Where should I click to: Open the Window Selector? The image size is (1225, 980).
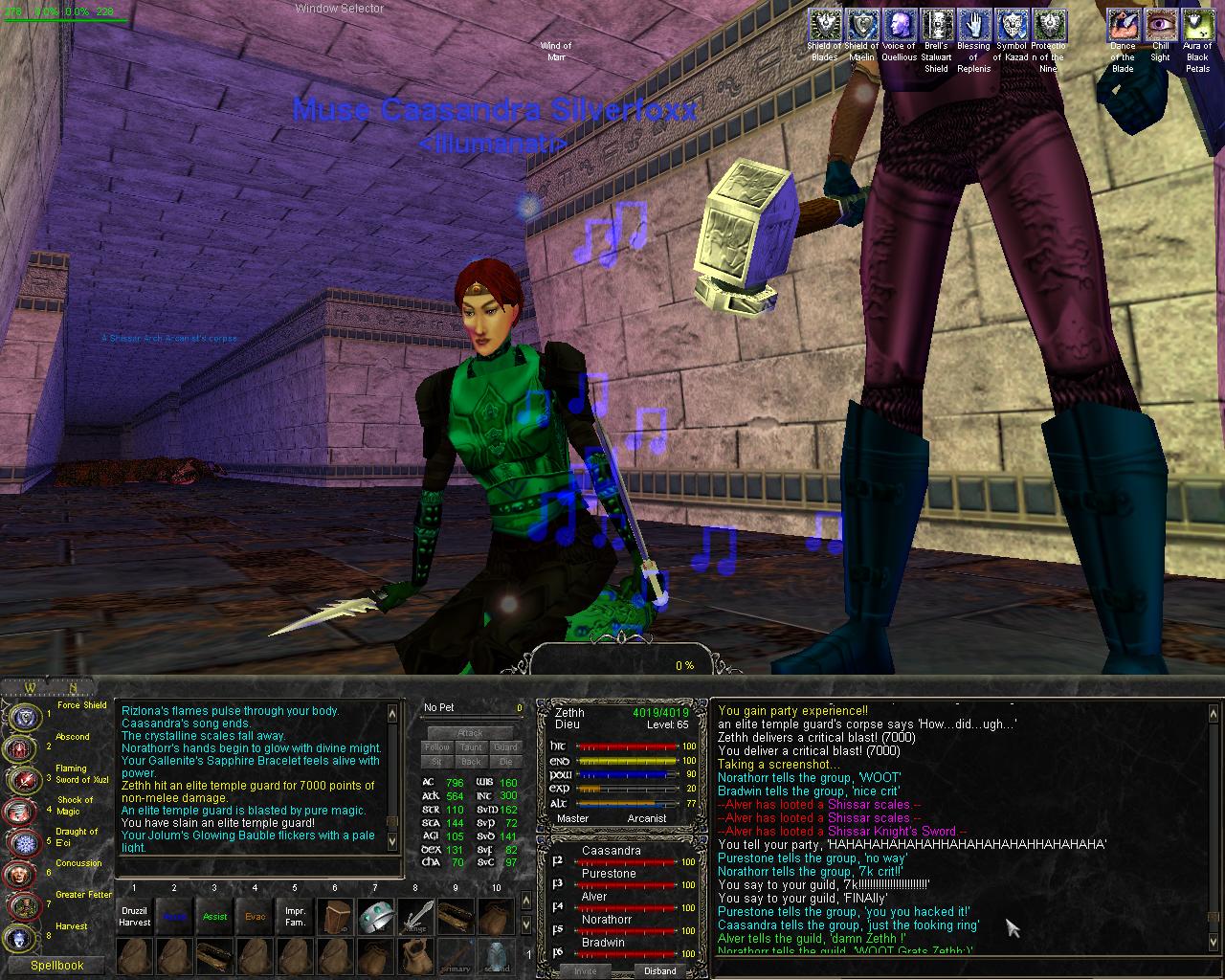pyautogui.click(x=339, y=9)
